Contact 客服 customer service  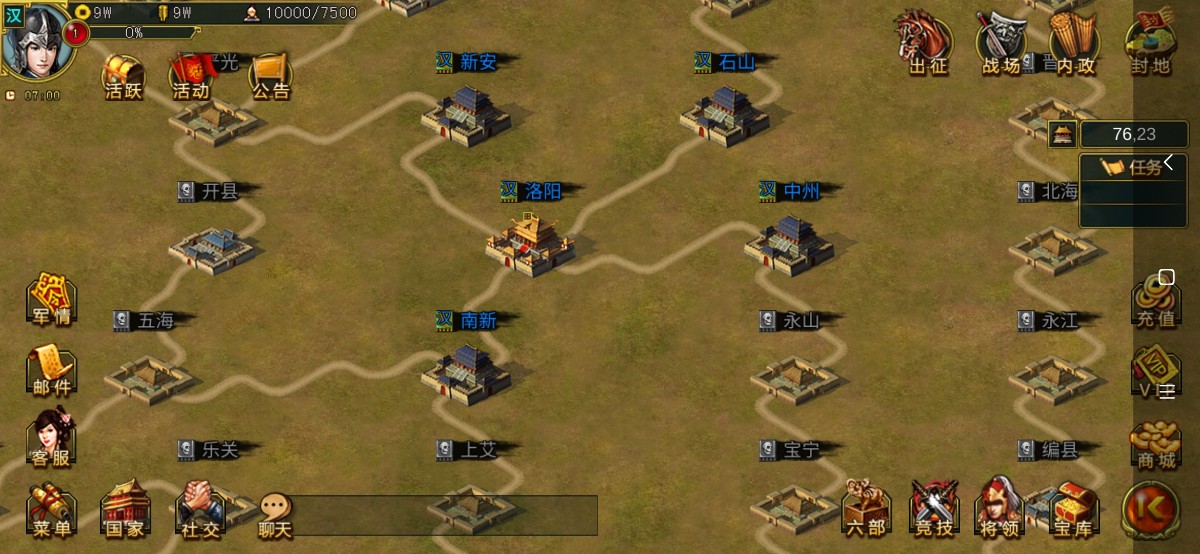click(x=51, y=440)
